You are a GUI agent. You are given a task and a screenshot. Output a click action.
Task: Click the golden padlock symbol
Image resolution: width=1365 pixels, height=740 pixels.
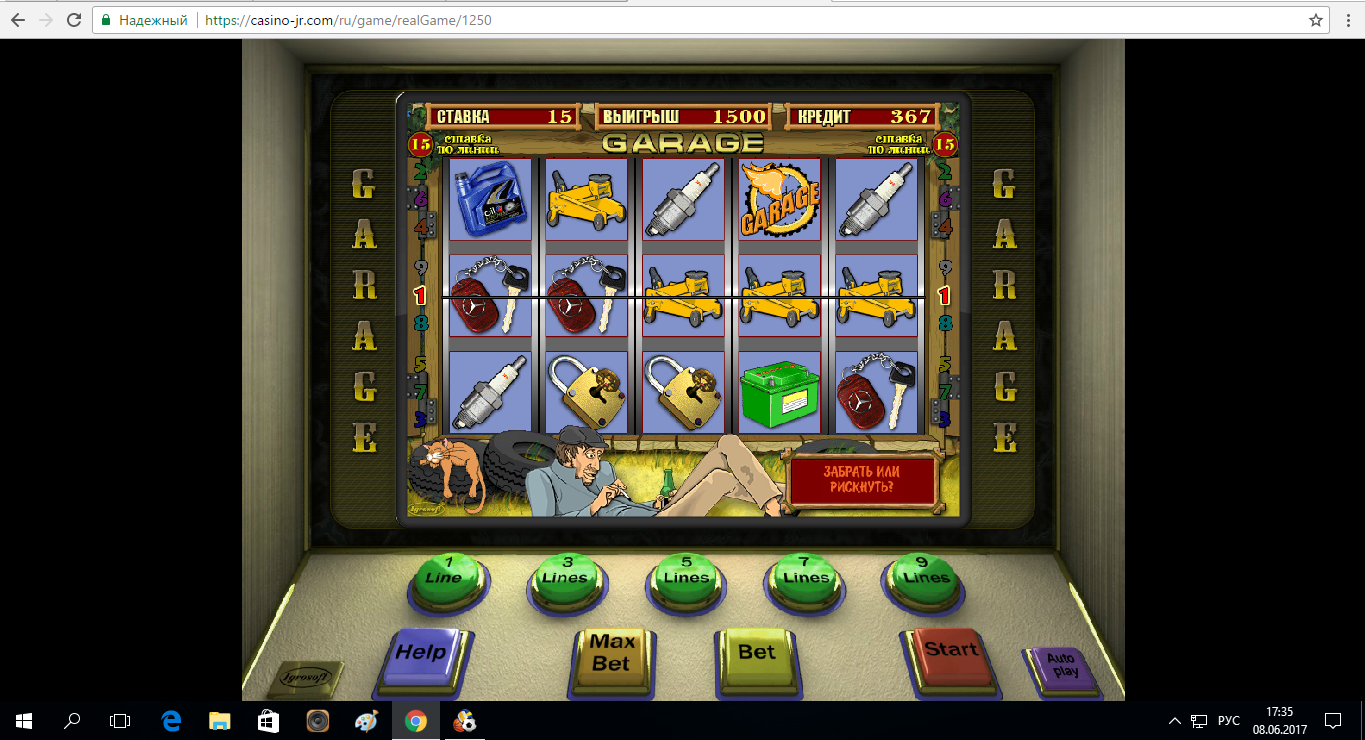click(x=586, y=390)
